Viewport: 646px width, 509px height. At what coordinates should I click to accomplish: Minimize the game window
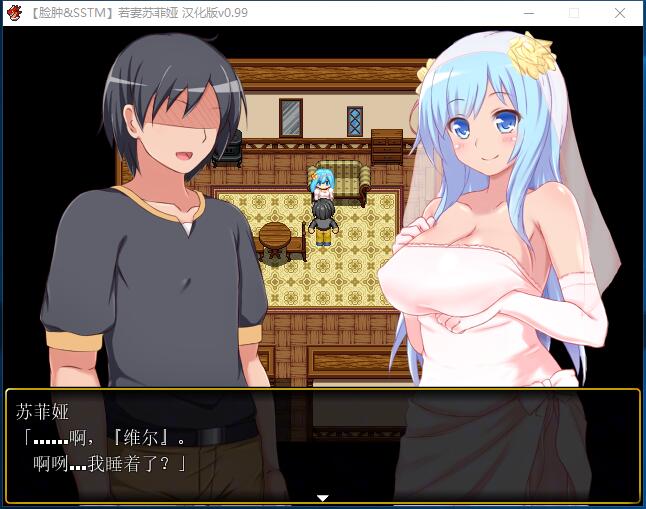click(x=528, y=13)
